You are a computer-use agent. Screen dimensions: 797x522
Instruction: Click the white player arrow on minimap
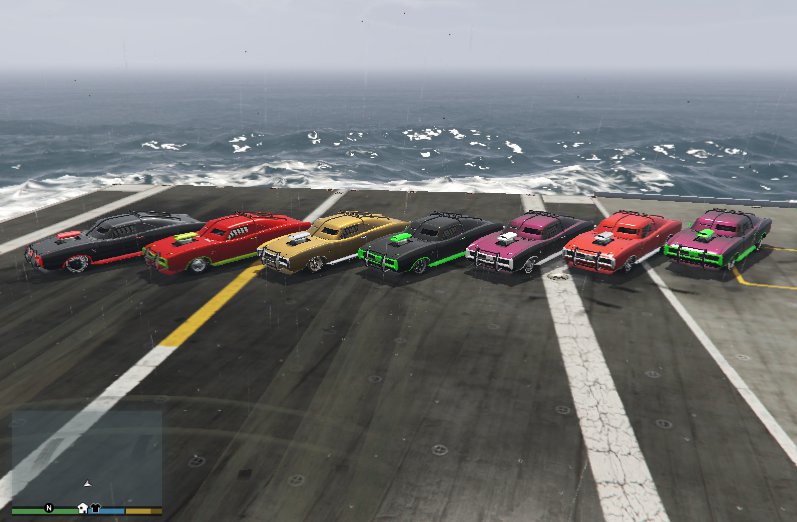click(87, 483)
